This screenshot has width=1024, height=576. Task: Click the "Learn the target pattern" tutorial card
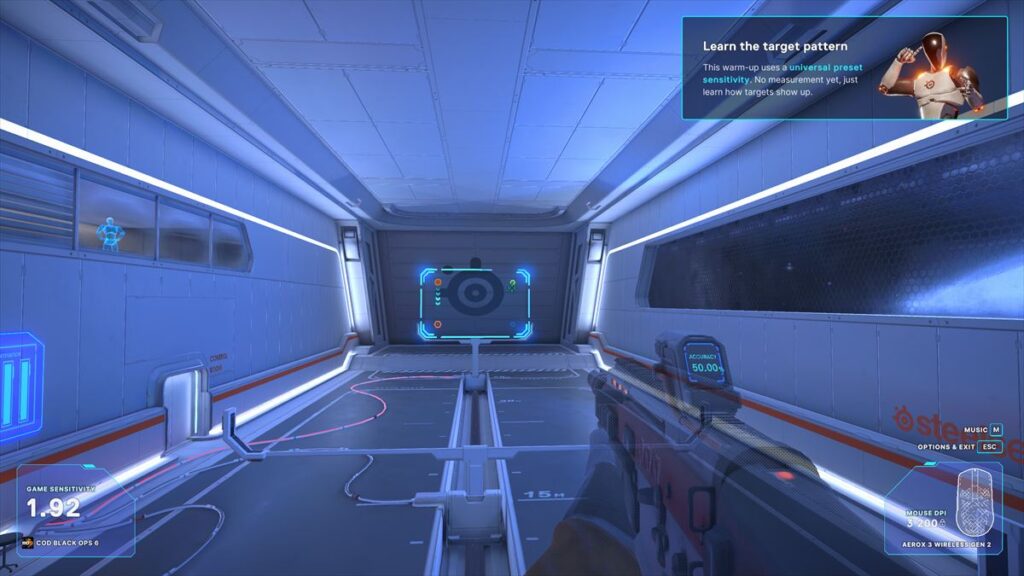844,68
